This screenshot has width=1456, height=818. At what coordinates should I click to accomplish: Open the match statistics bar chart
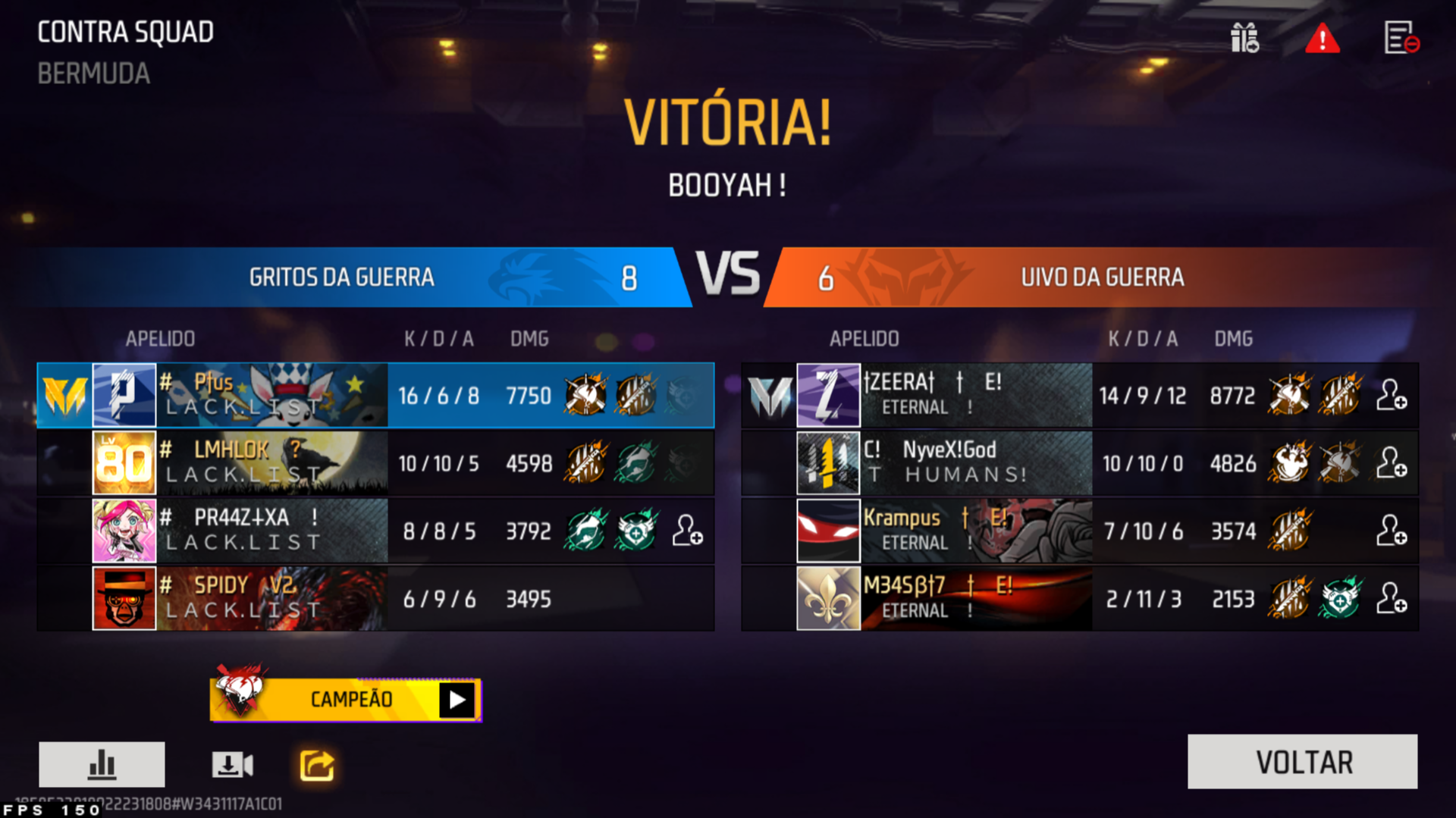tap(102, 764)
